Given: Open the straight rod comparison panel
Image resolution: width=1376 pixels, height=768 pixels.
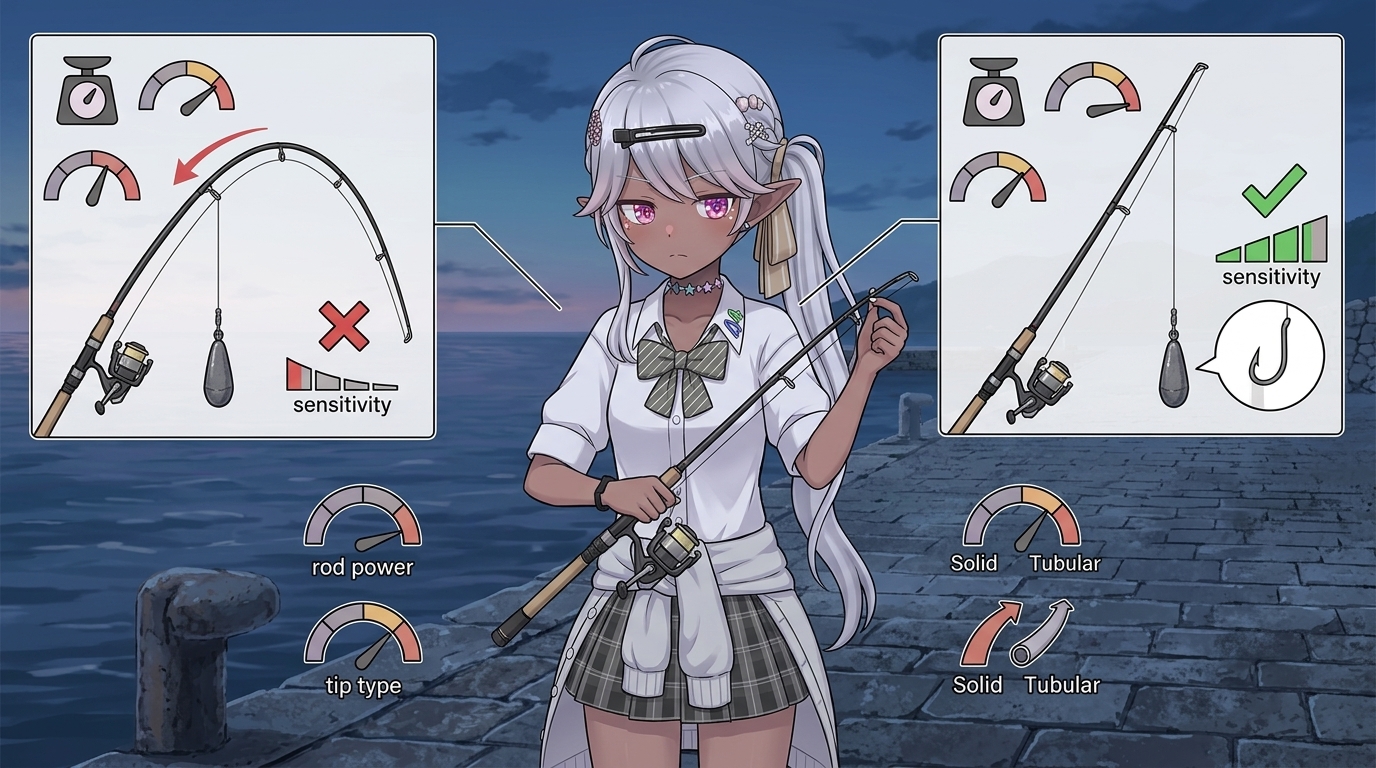Looking at the screenshot, I should click(x=1140, y=236).
